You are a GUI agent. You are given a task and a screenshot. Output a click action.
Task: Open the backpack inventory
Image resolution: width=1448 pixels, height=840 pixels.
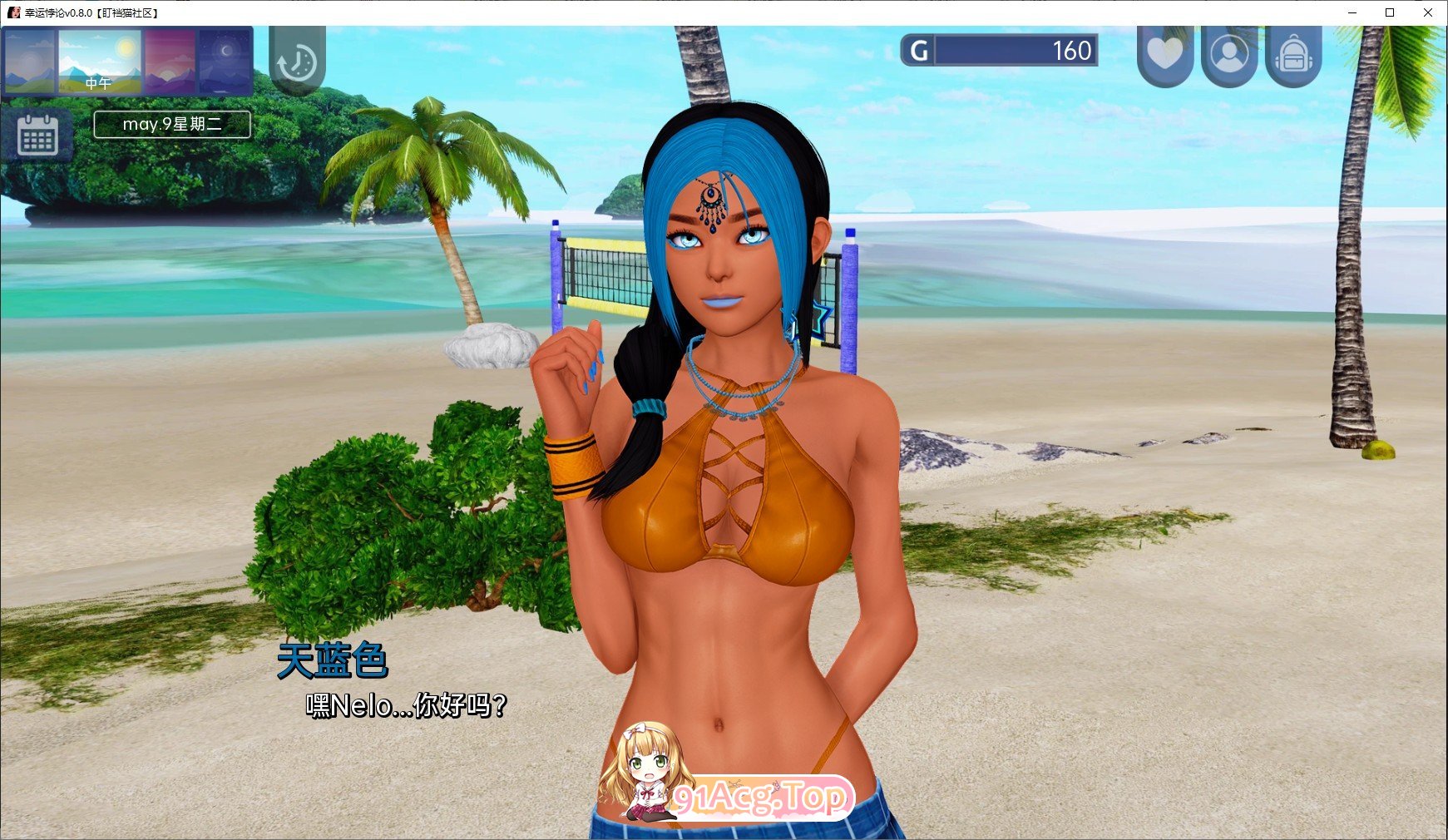pos(1295,52)
